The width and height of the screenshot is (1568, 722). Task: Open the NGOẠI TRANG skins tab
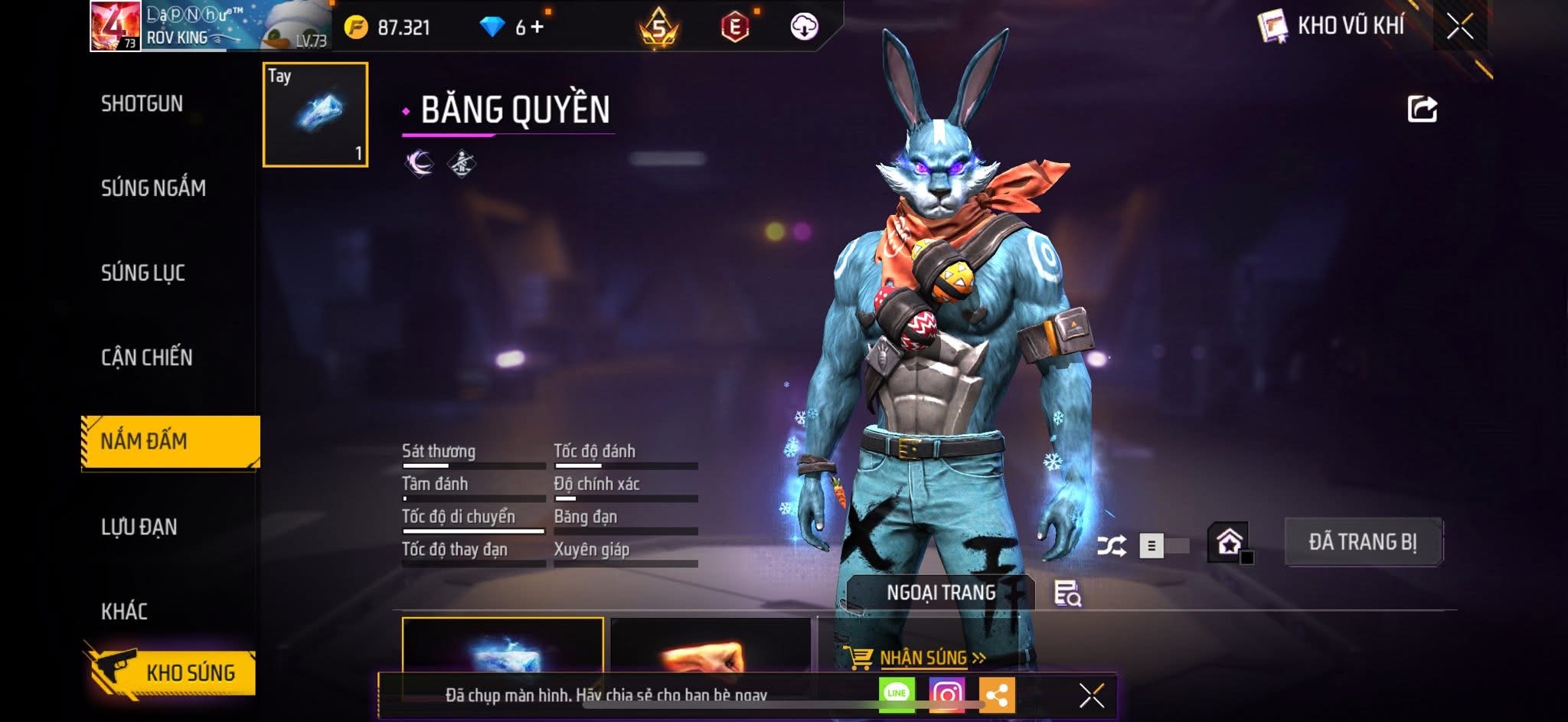tap(941, 593)
